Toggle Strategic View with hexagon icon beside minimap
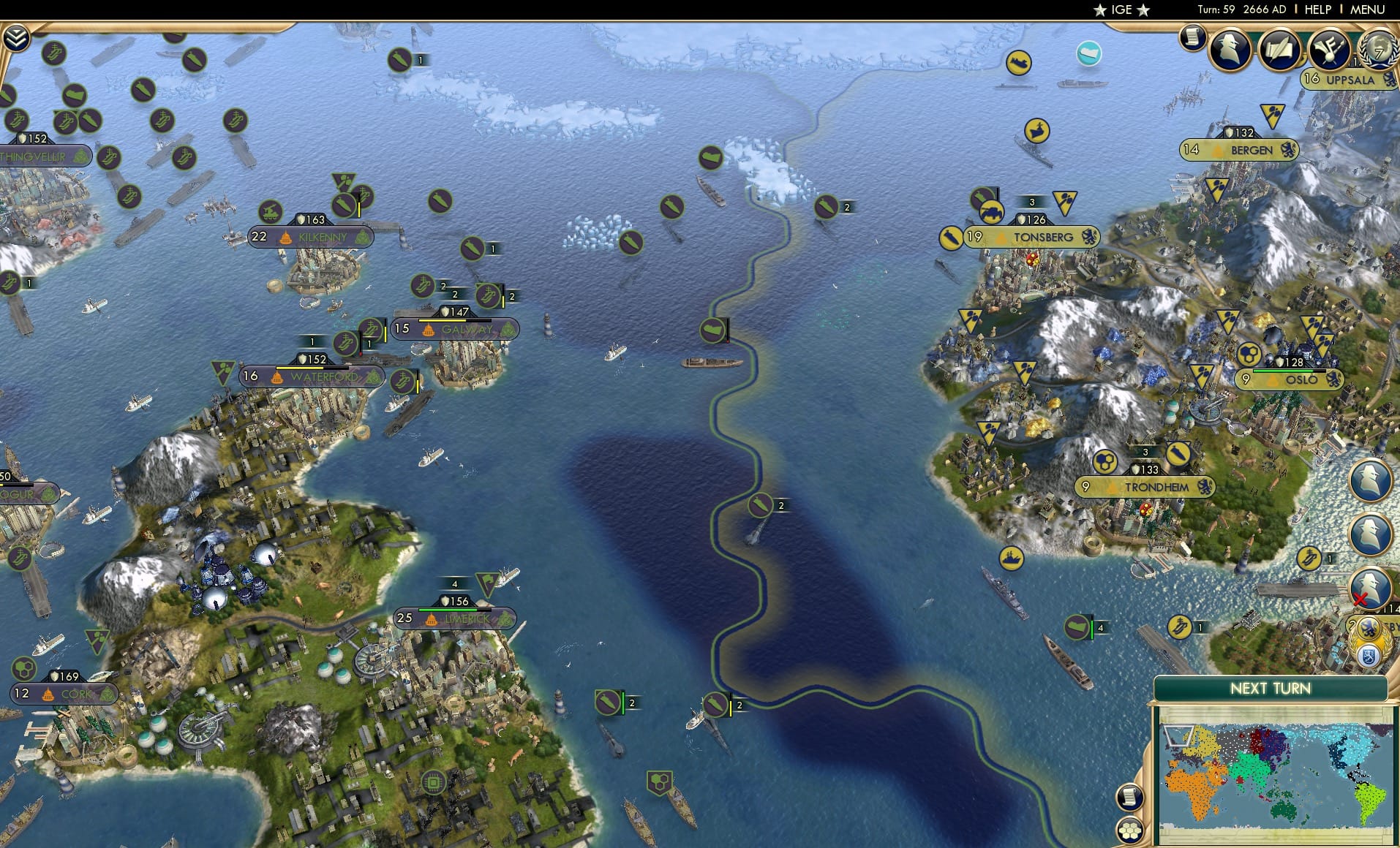1400x848 pixels. tap(1129, 830)
